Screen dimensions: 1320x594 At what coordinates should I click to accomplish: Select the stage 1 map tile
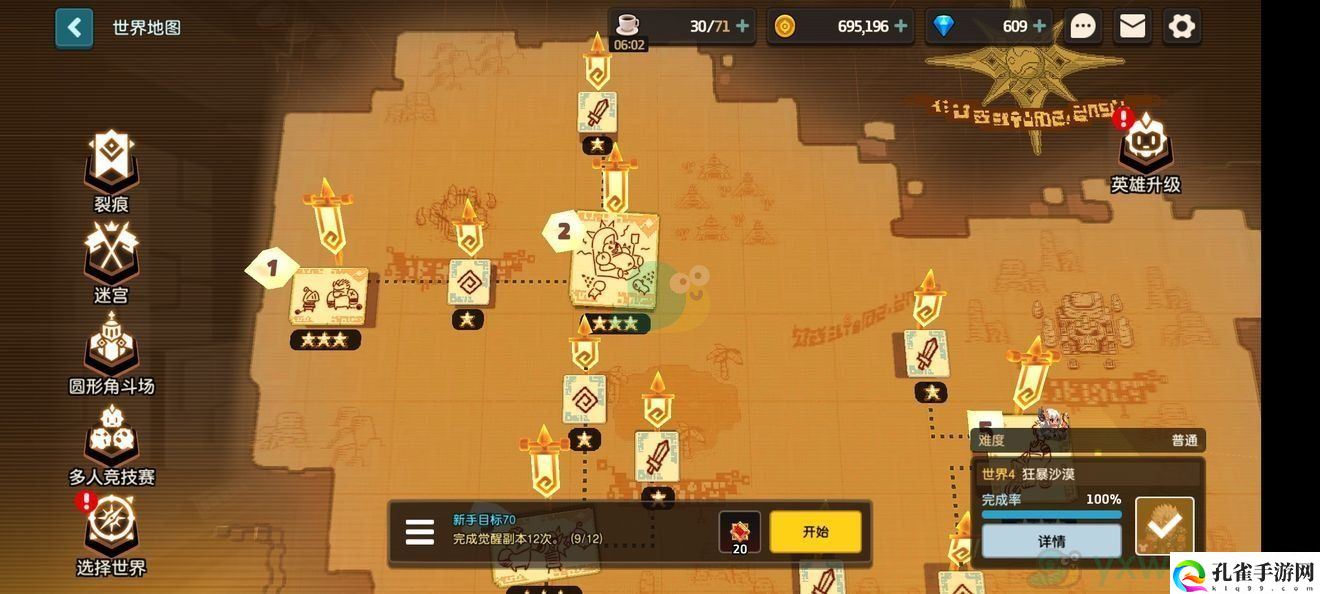[328, 297]
